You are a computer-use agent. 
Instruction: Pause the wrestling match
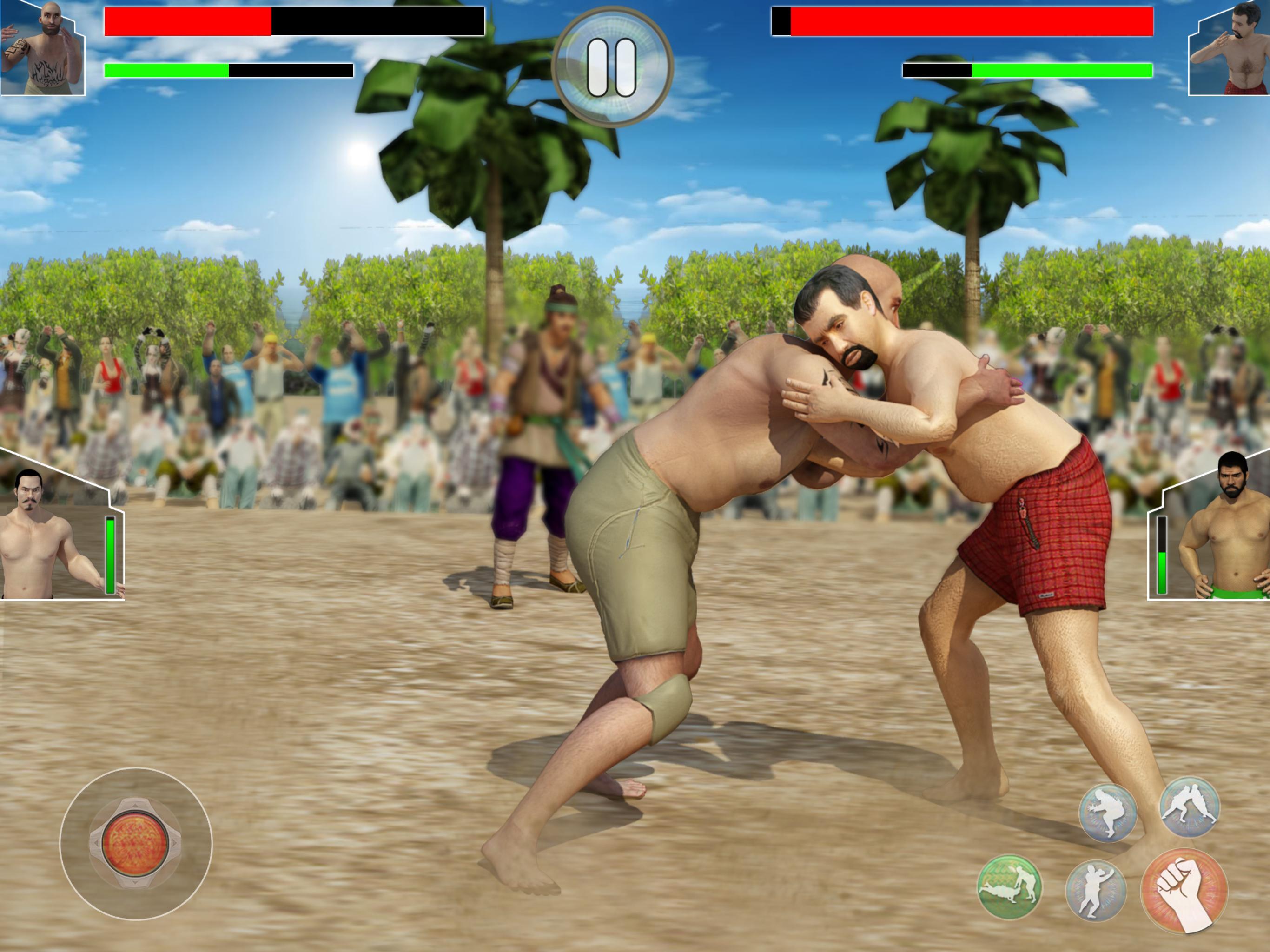tap(612, 67)
